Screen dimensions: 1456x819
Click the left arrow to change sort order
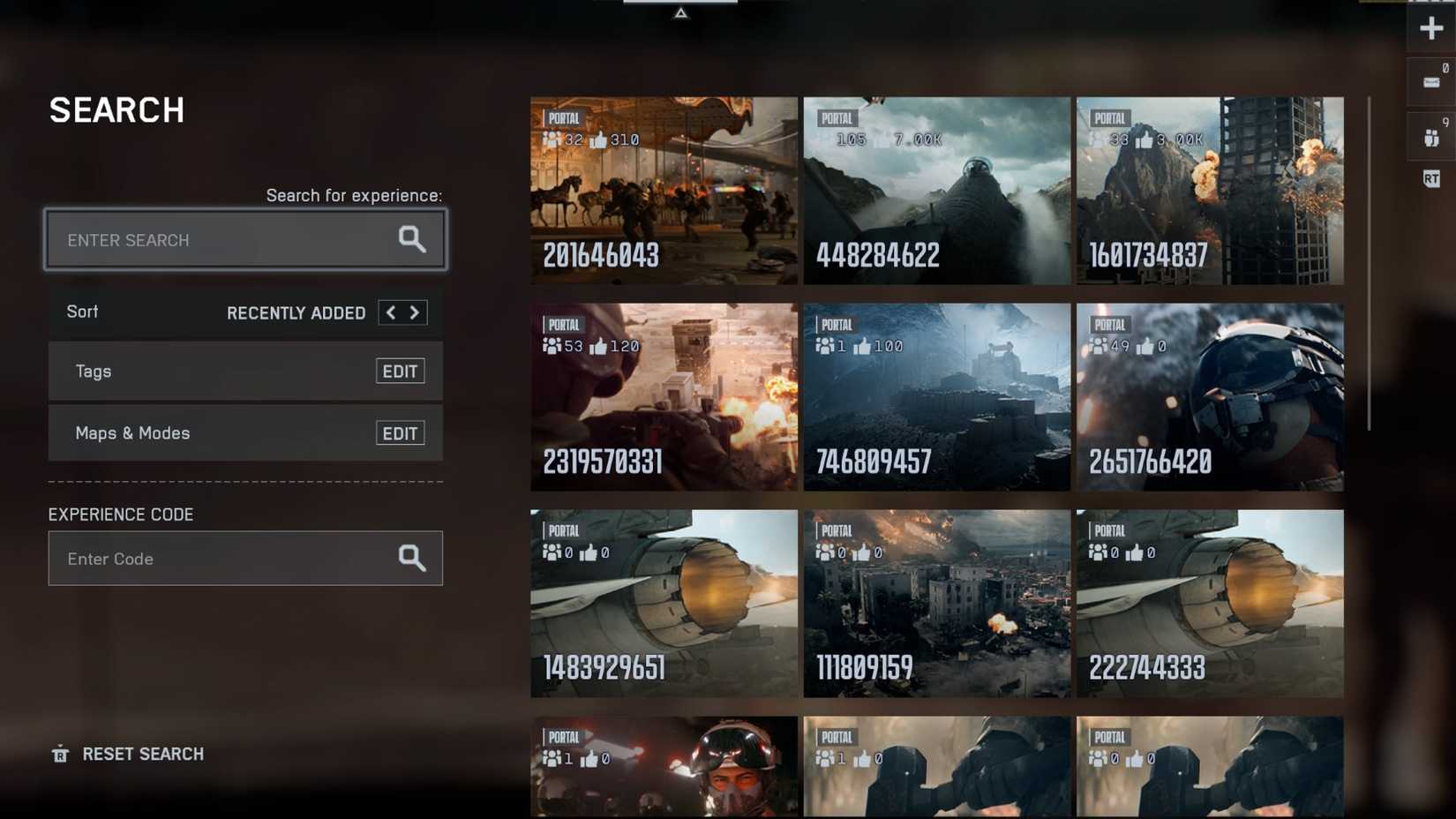[x=390, y=312]
